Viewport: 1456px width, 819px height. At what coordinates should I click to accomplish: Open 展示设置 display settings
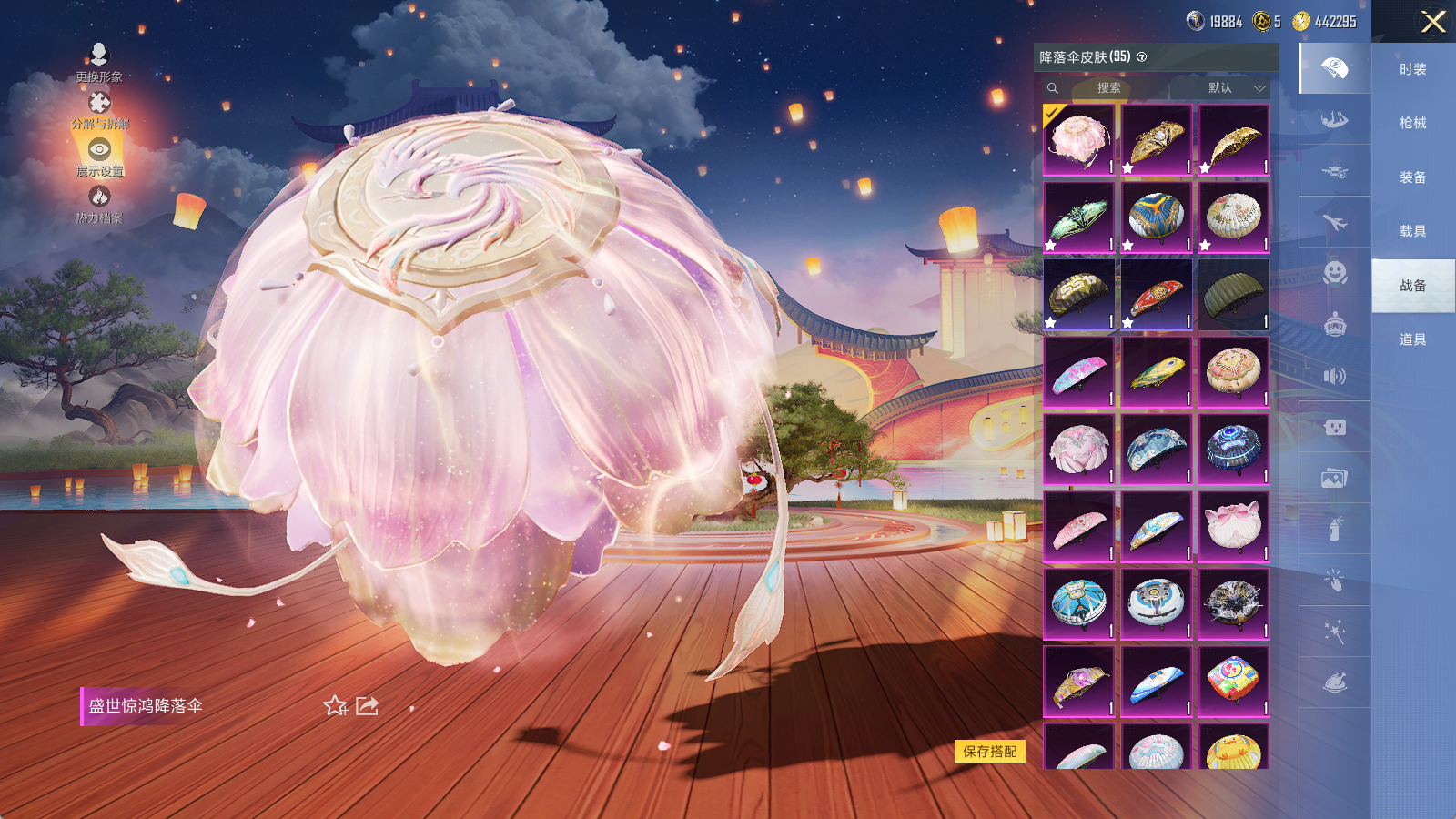(99, 157)
